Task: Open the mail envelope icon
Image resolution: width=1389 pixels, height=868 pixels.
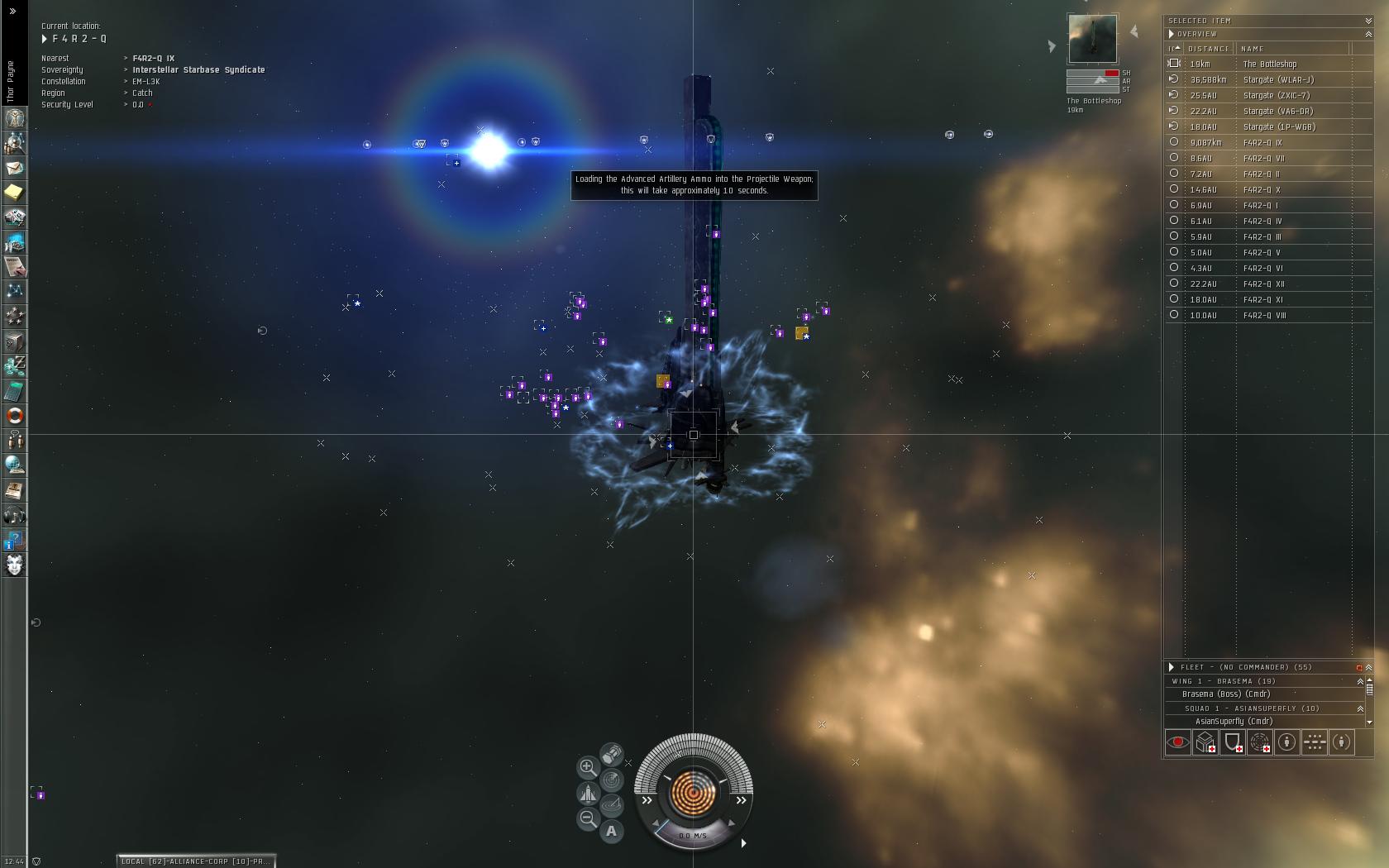Action: point(14,168)
